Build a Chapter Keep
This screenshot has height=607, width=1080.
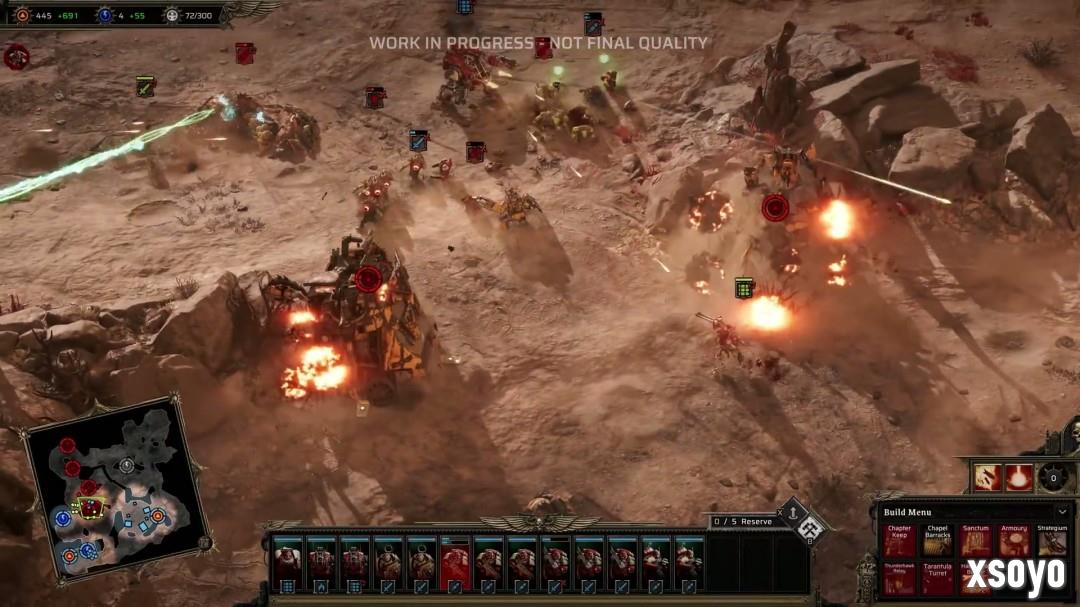click(x=898, y=542)
